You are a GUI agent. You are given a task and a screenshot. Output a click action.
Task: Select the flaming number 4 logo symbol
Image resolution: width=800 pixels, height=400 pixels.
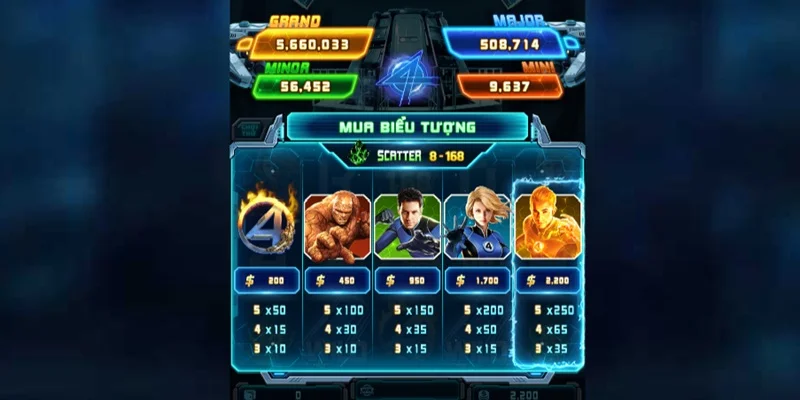pyautogui.click(x=267, y=225)
